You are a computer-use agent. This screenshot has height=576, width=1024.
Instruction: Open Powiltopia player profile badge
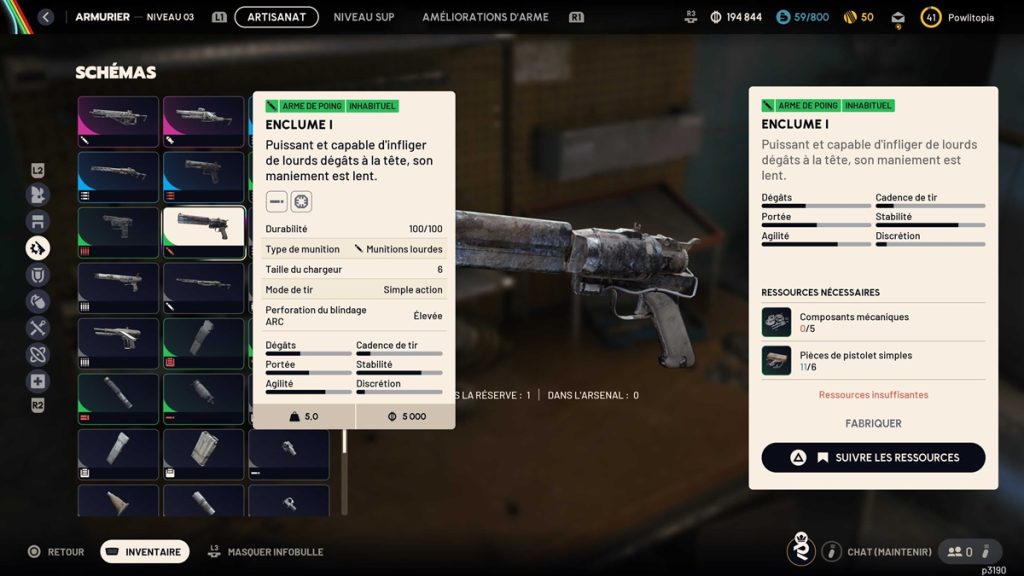point(959,17)
